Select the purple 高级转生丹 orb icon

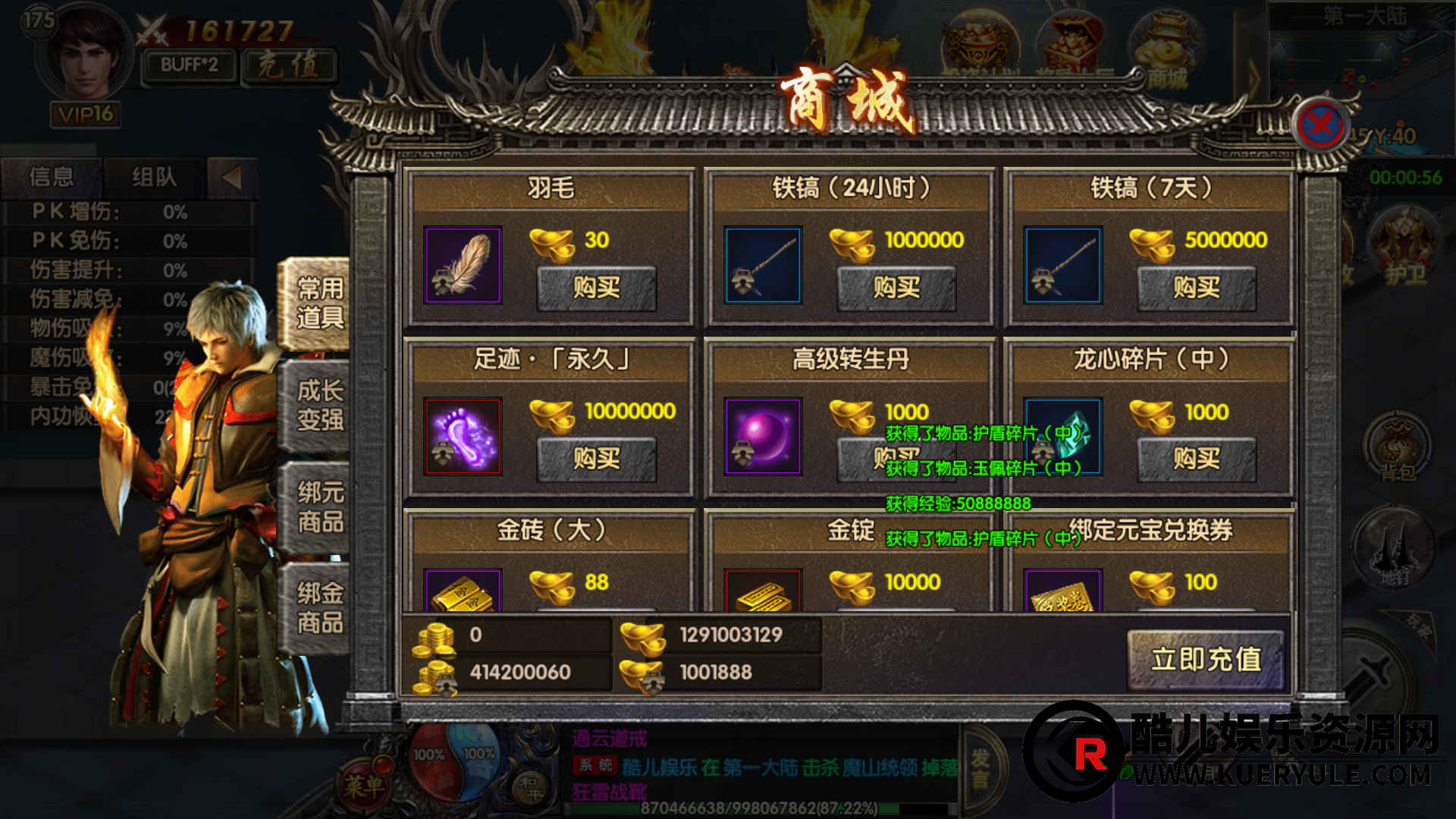pyautogui.click(x=762, y=436)
